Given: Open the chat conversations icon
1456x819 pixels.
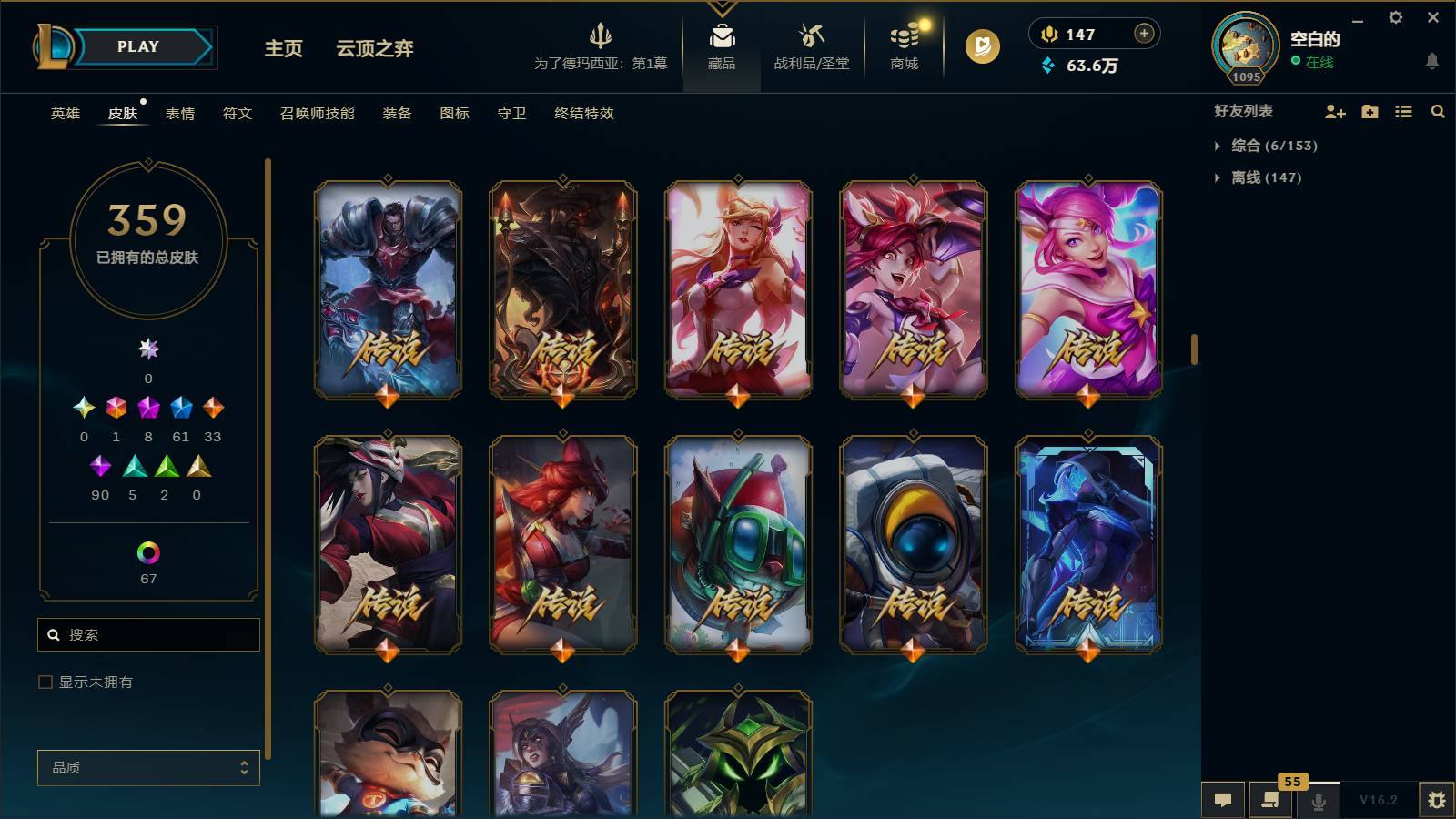Looking at the screenshot, I should pos(1224,800).
